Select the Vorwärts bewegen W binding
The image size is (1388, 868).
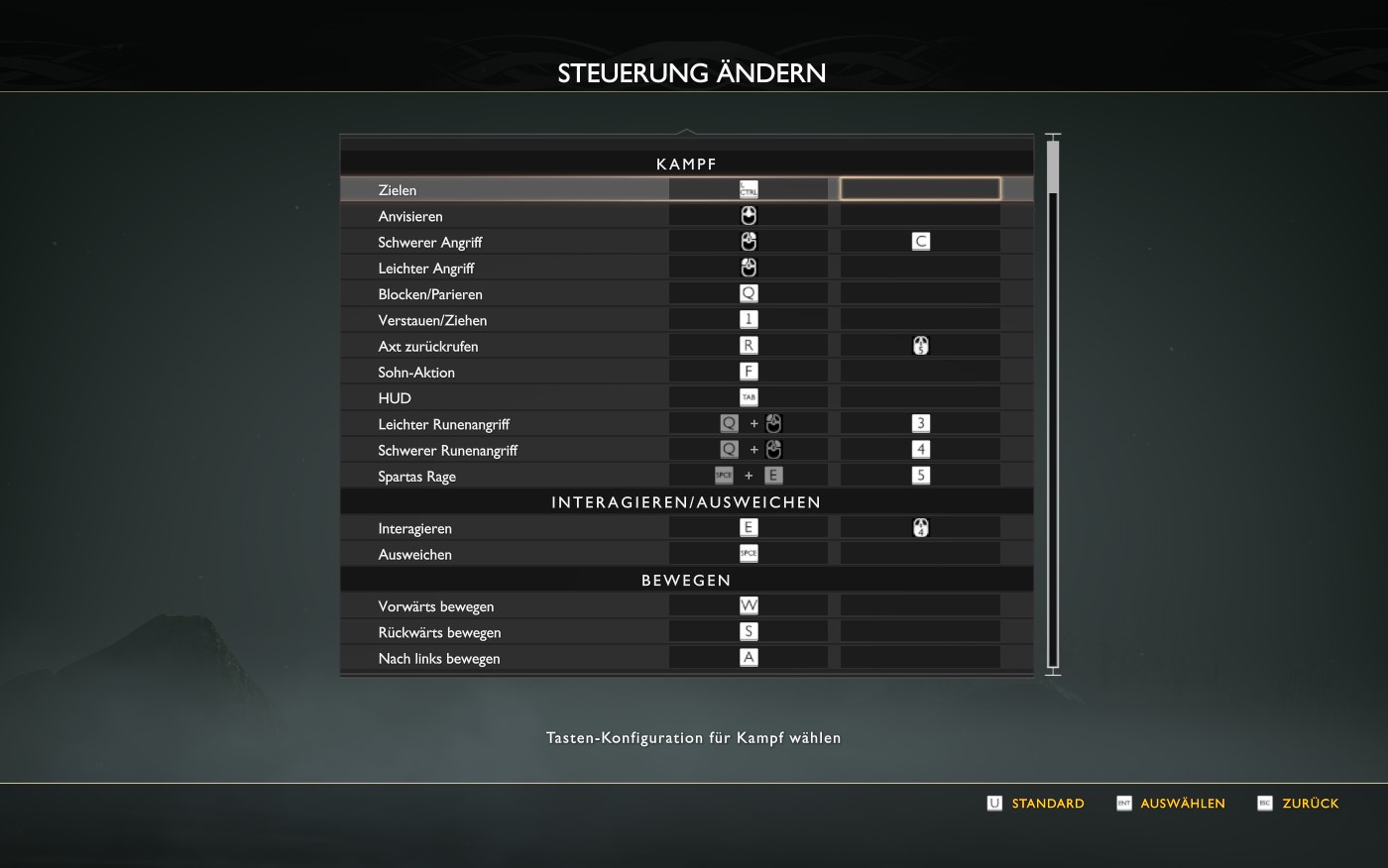pos(749,605)
